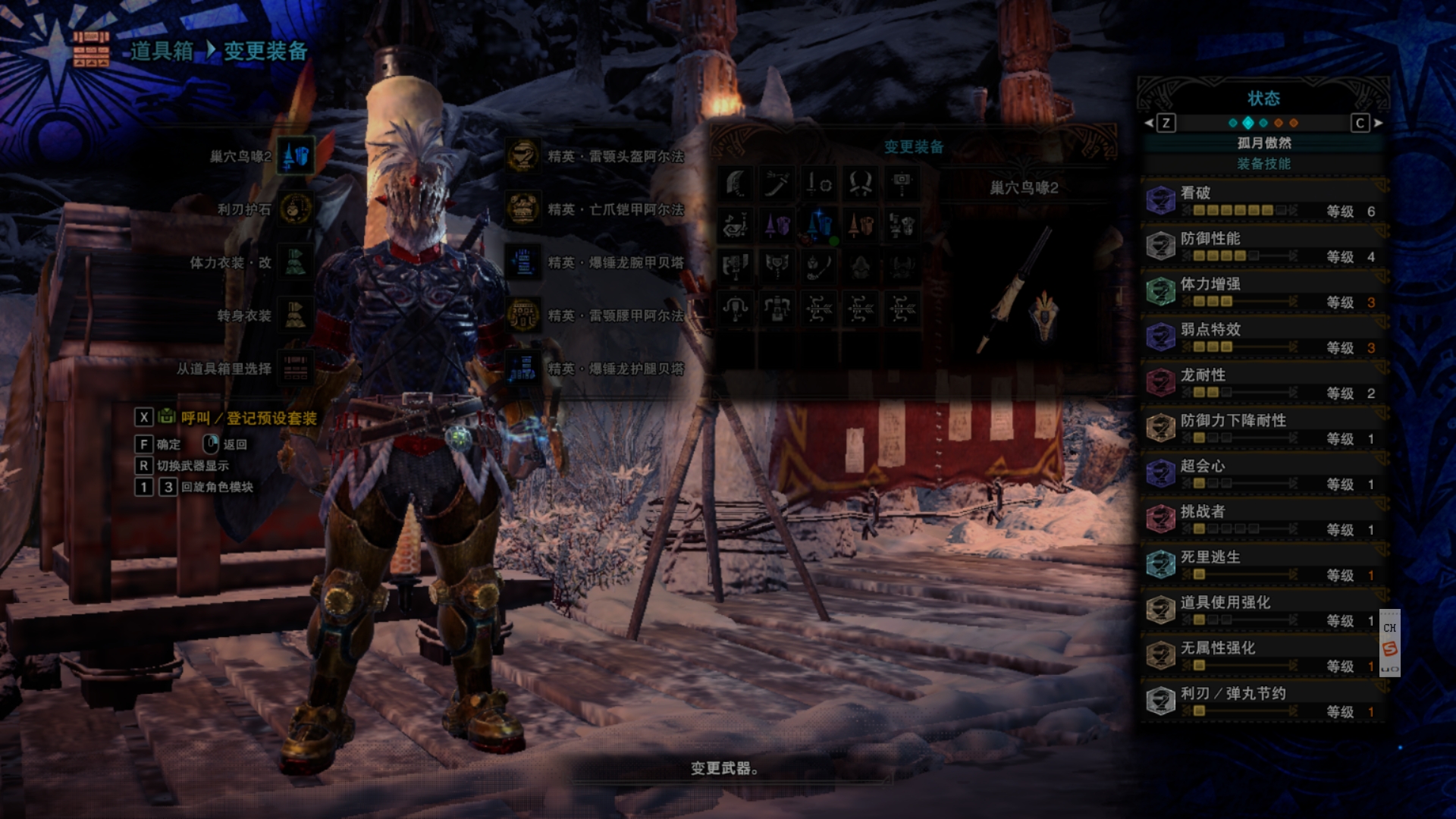Screen dimensions: 1456x819
Task: Select the great sword weapon type icon
Action: 736,184
